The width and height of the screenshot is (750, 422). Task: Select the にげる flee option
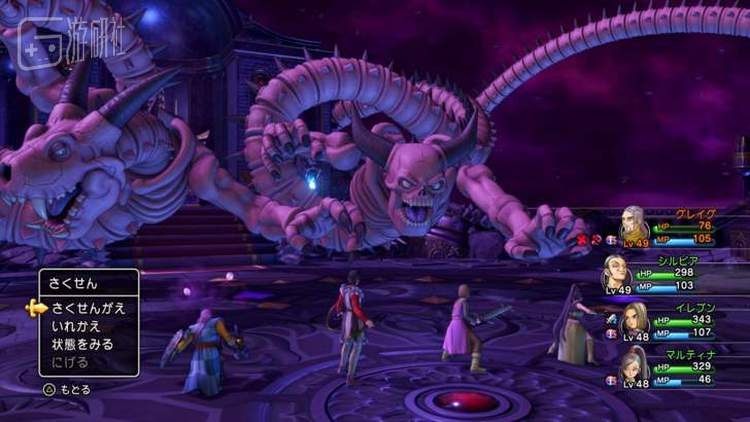tap(70, 362)
